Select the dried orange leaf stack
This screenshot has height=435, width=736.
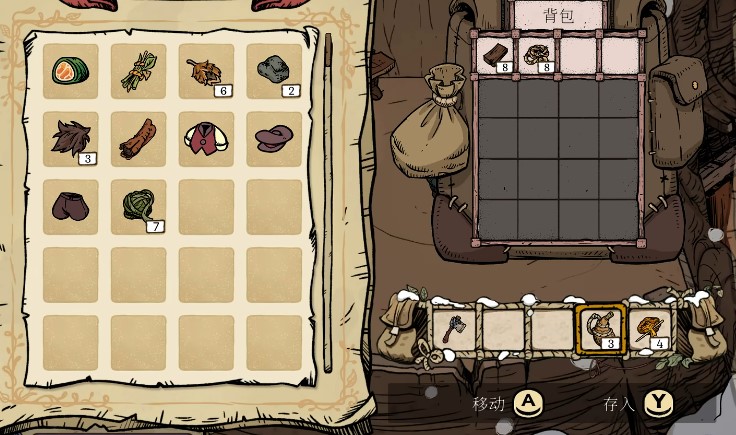(206, 70)
